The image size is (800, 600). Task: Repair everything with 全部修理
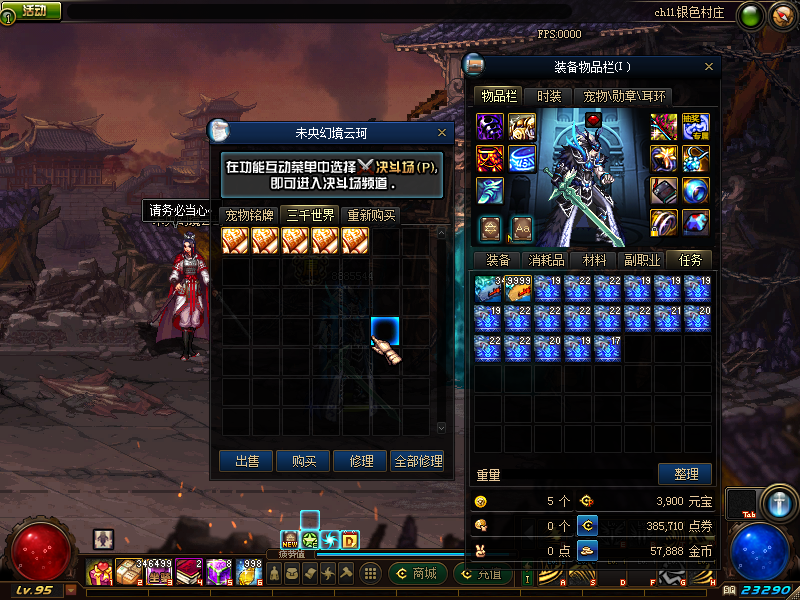click(x=418, y=461)
